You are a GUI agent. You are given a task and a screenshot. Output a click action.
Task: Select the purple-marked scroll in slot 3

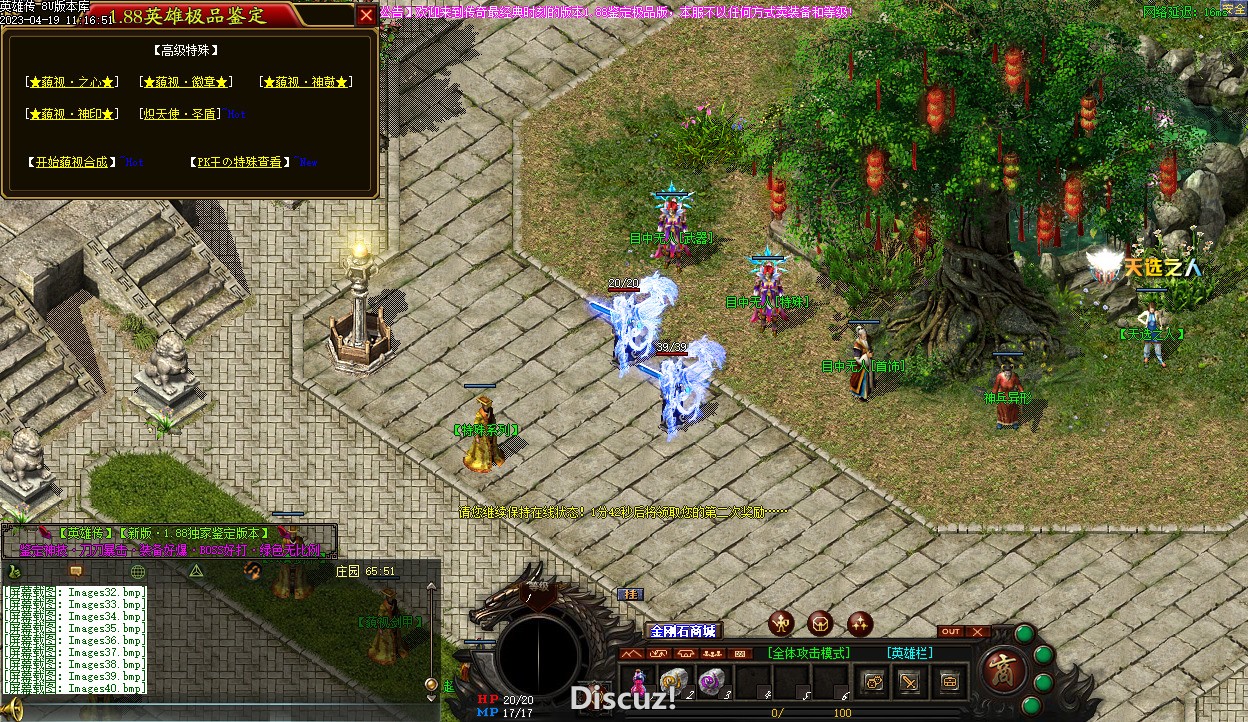[711, 681]
